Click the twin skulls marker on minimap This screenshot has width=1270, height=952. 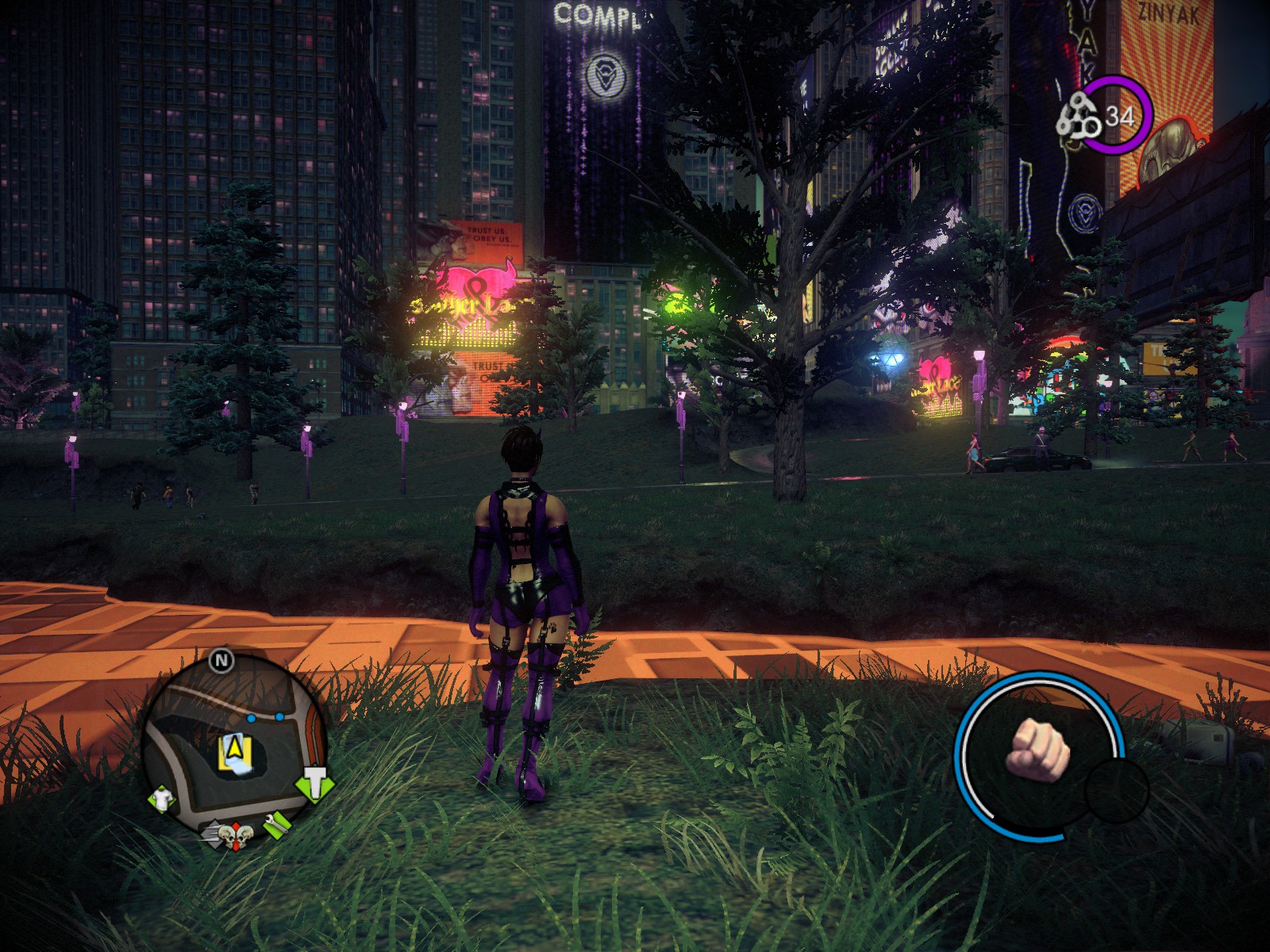[x=235, y=836]
